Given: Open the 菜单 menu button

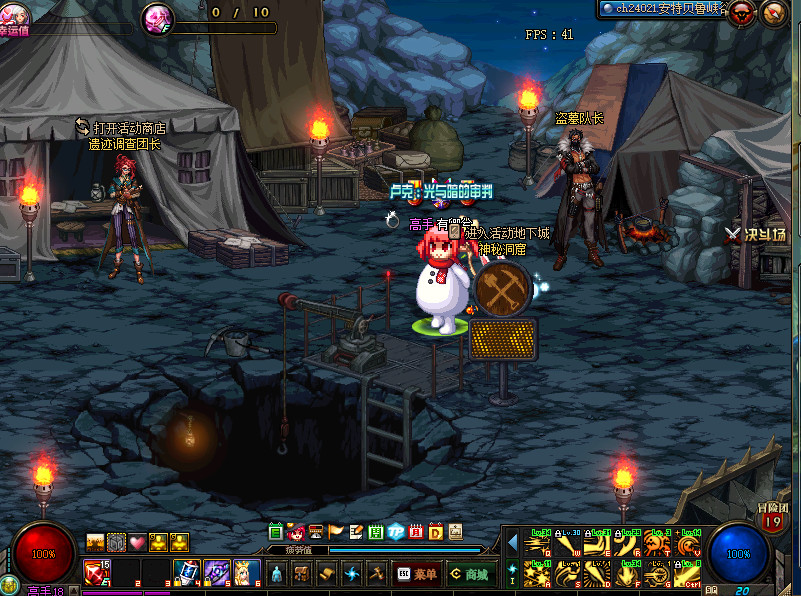Looking at the screenshot, I should pos(416,574).
